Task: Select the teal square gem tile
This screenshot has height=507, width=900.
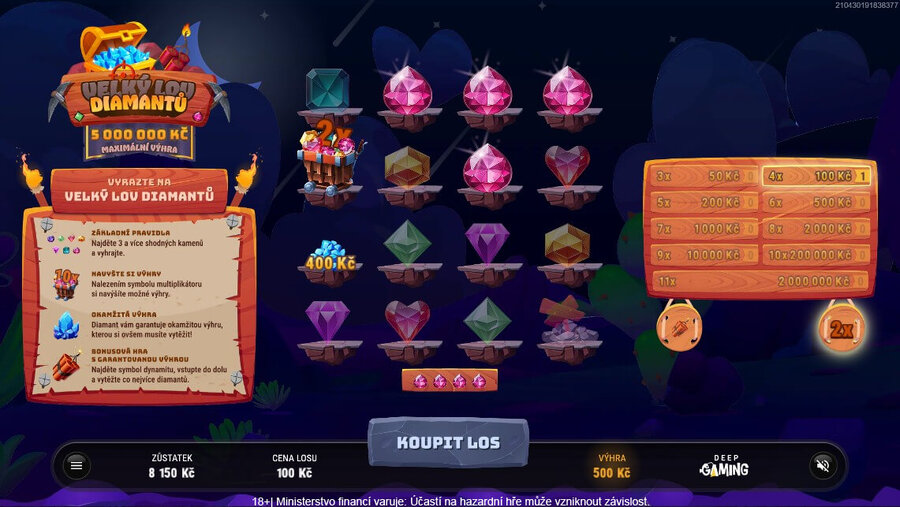Action: [x=327, y=90]
